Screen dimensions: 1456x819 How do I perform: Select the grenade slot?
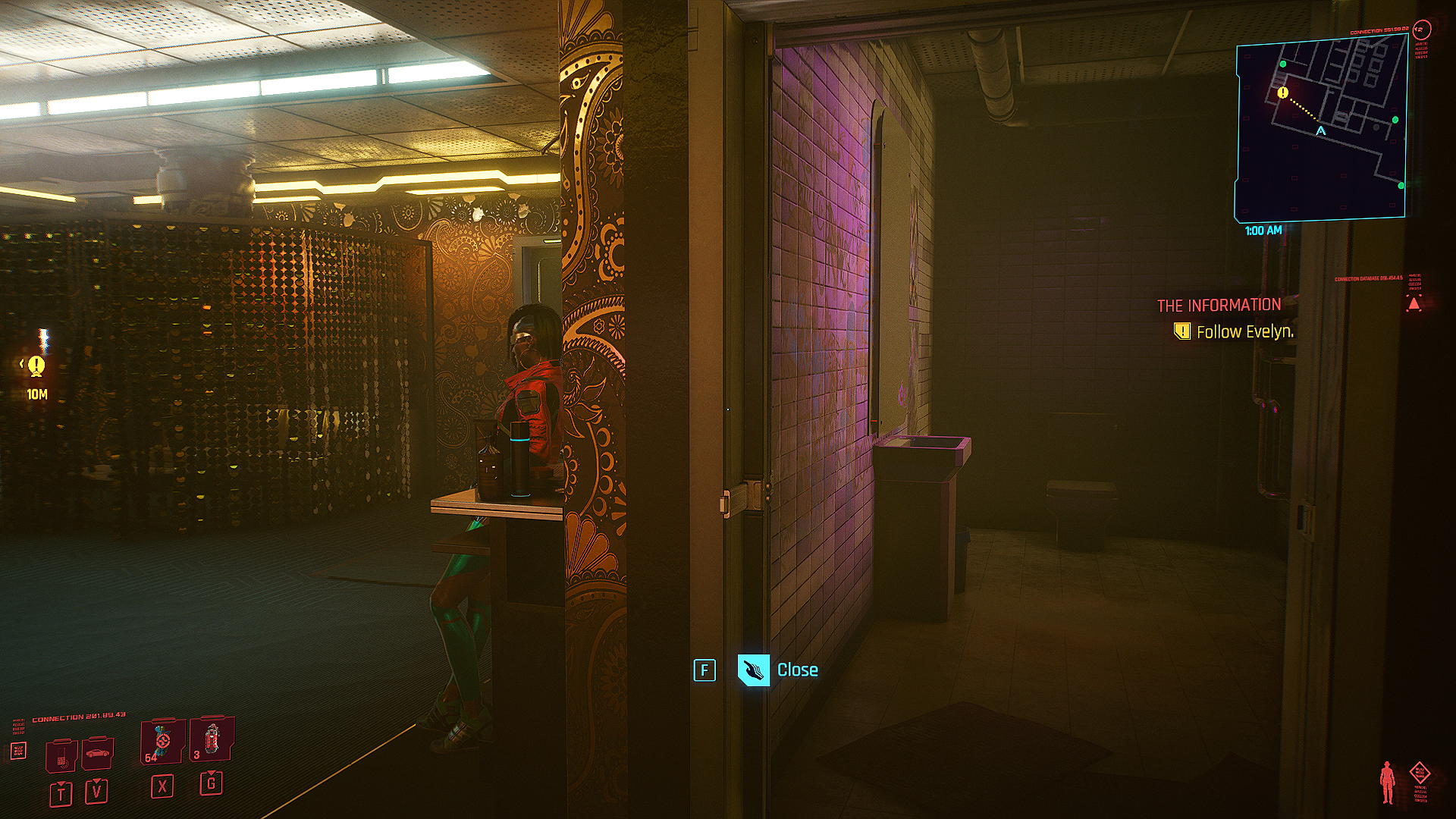tap(211, 739)
